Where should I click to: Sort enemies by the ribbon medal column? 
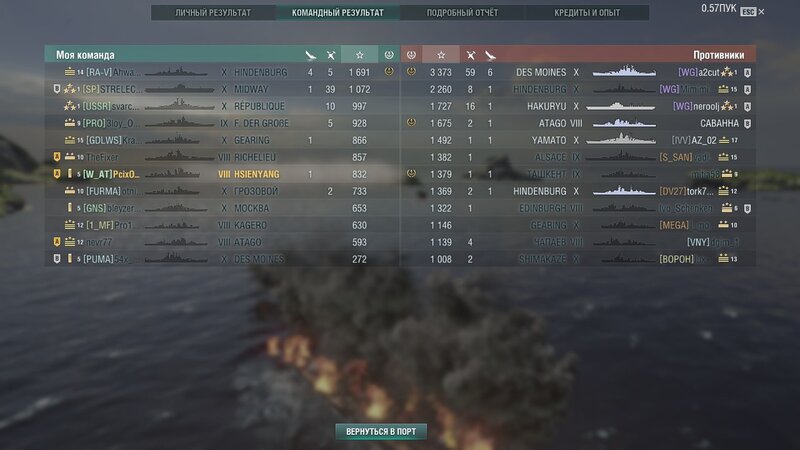410,54
